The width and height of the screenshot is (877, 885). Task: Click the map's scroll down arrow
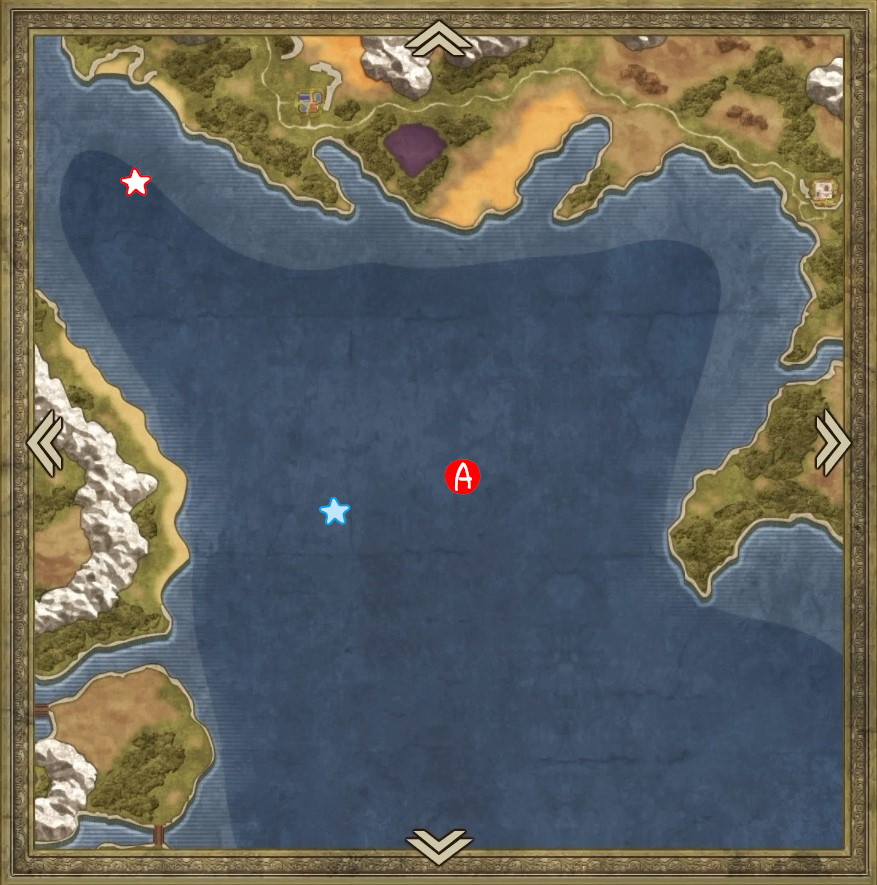click(x=438, y=845)
